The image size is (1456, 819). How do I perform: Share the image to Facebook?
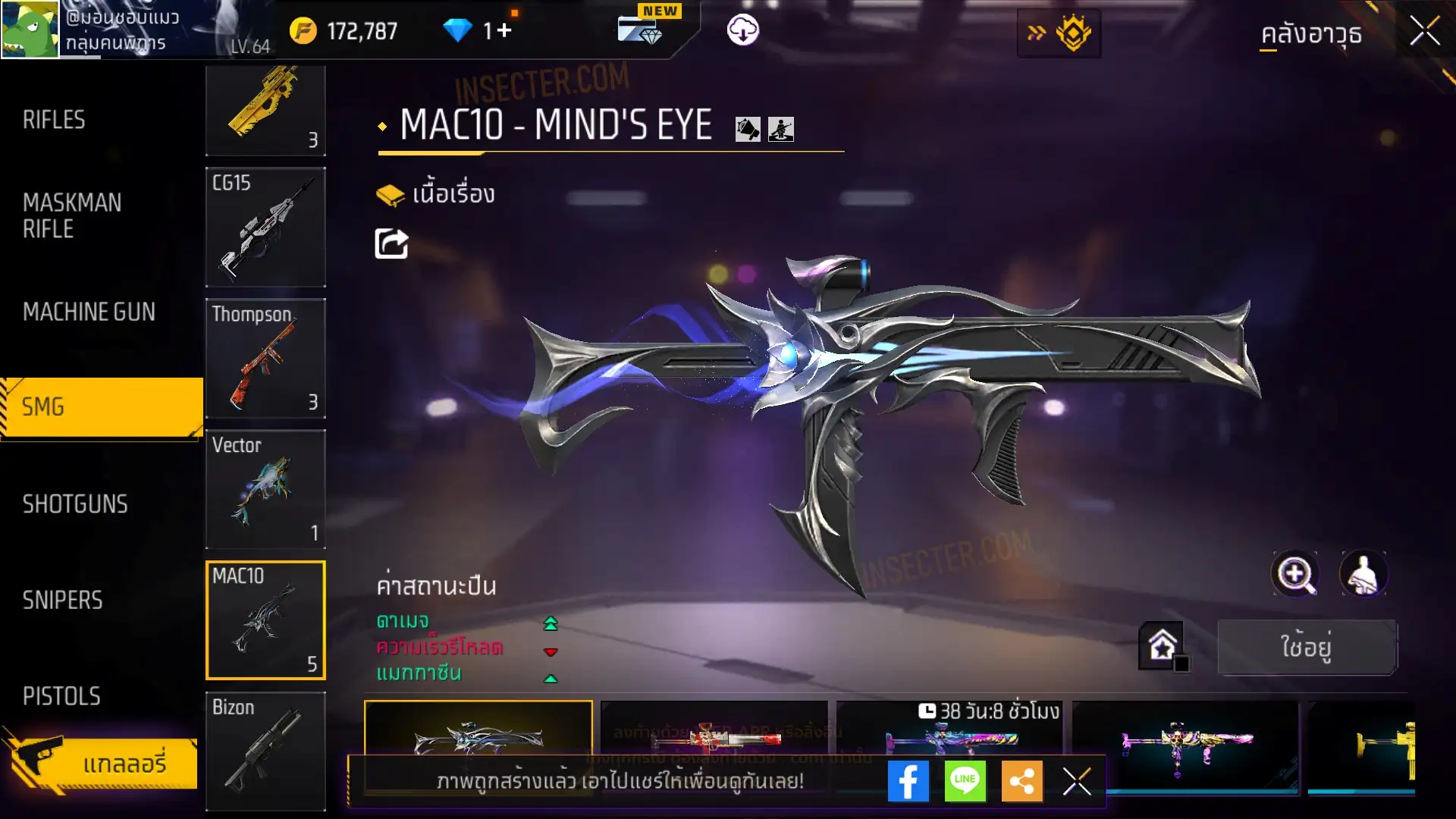pos(908,781)
